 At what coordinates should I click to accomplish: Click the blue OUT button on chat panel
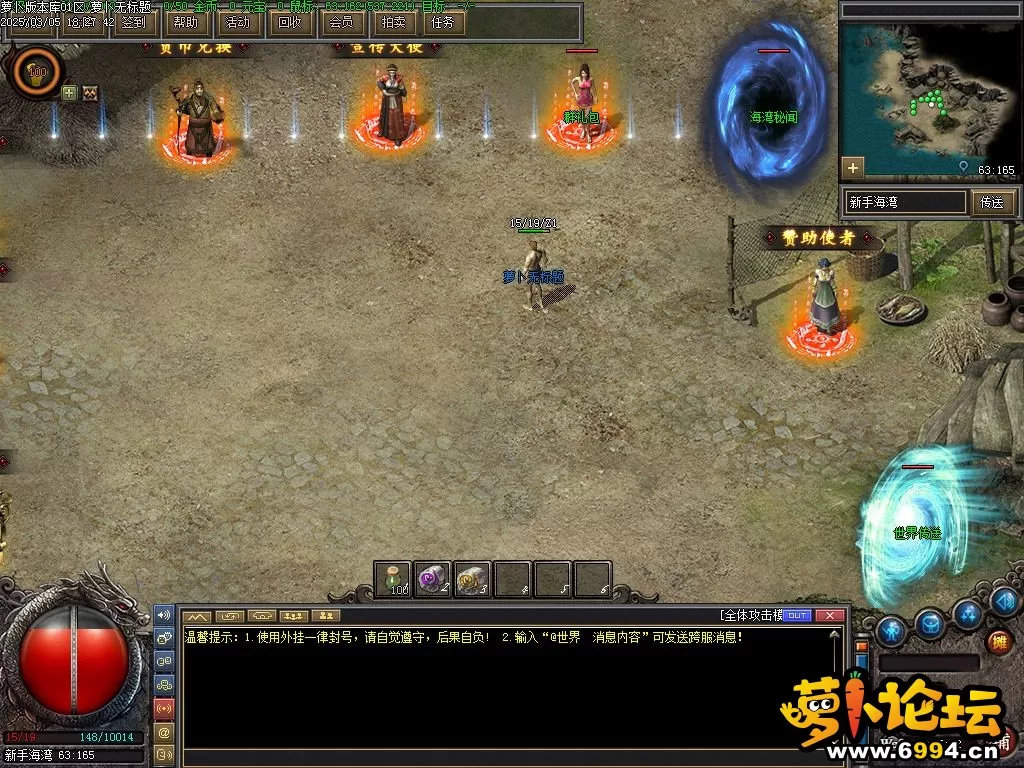797,615
